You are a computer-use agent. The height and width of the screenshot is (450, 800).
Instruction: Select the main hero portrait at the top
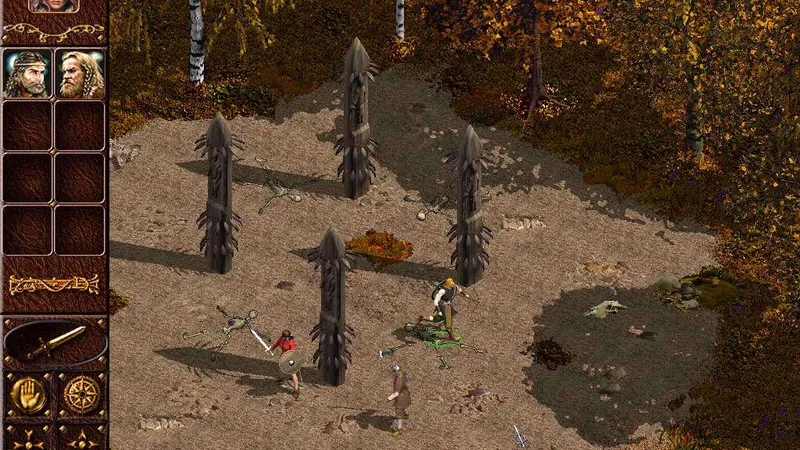tap(54, 5)
